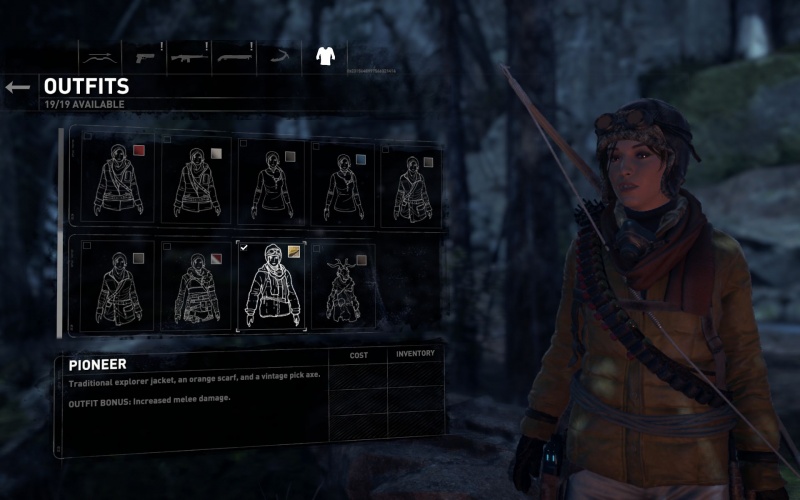Select the assault rifle tab
This screenshot has height=500, width=800.
(188, 56)
